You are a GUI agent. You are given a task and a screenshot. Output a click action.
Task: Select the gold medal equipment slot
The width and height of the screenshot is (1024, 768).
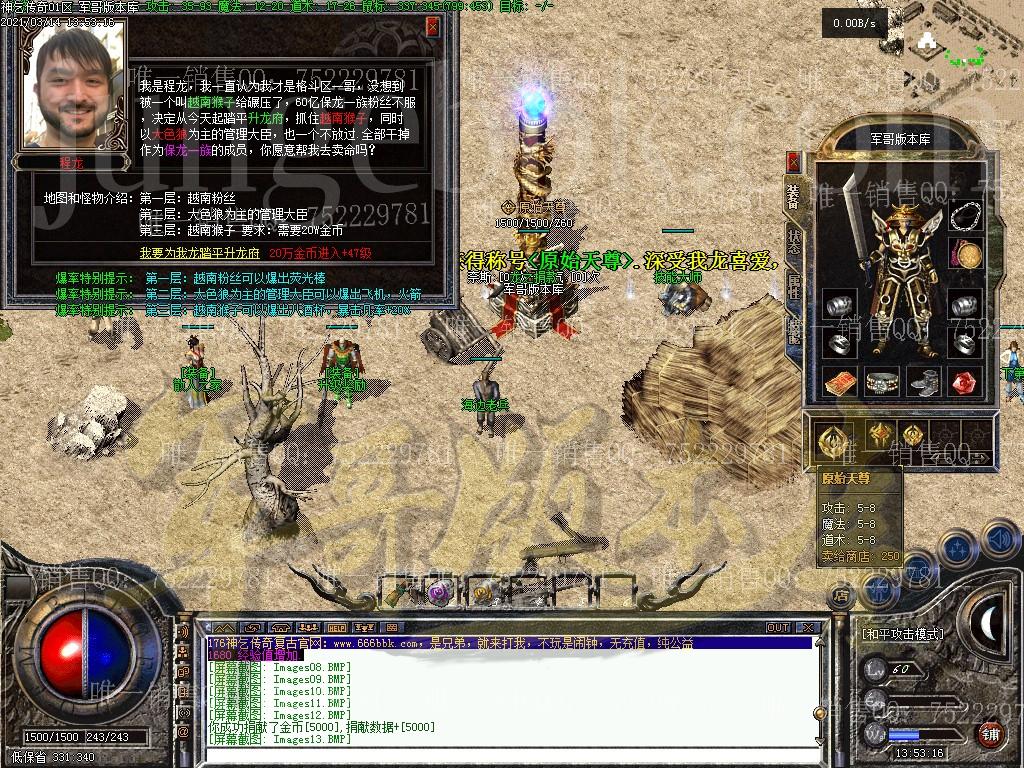pos(965,255)
